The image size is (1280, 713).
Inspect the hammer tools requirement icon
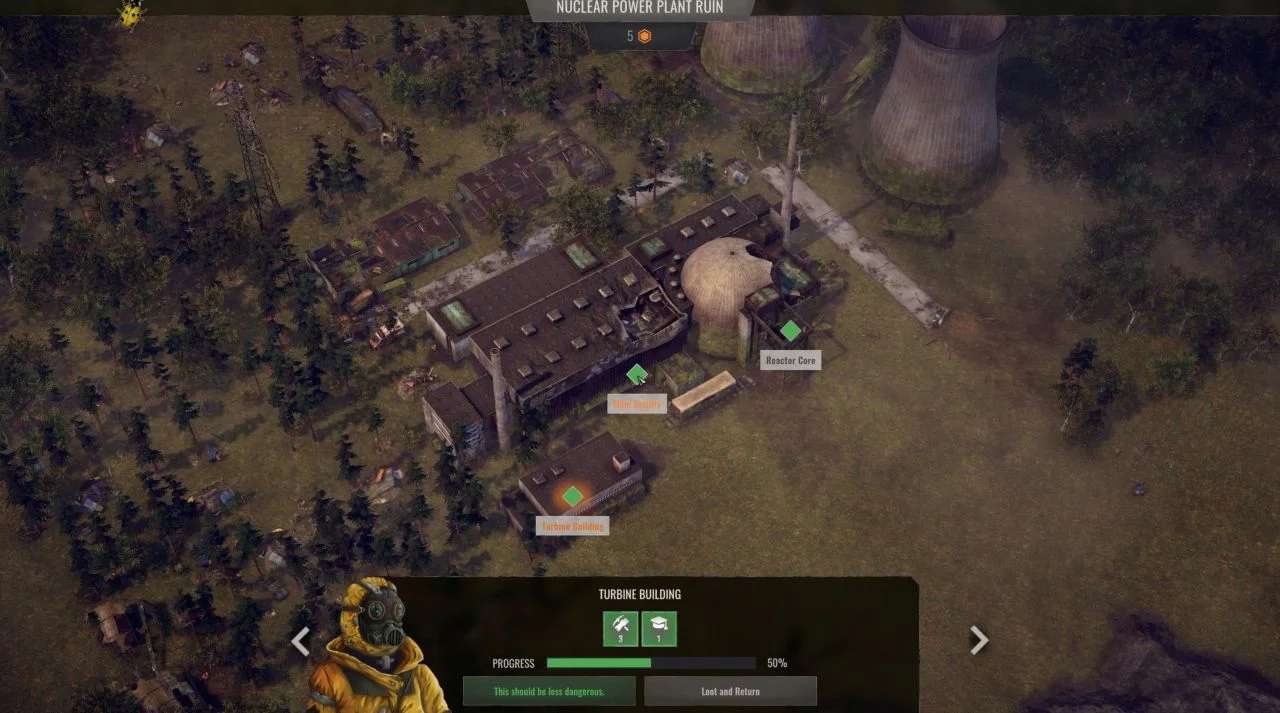pyautogui.click(x=620, y=628)
